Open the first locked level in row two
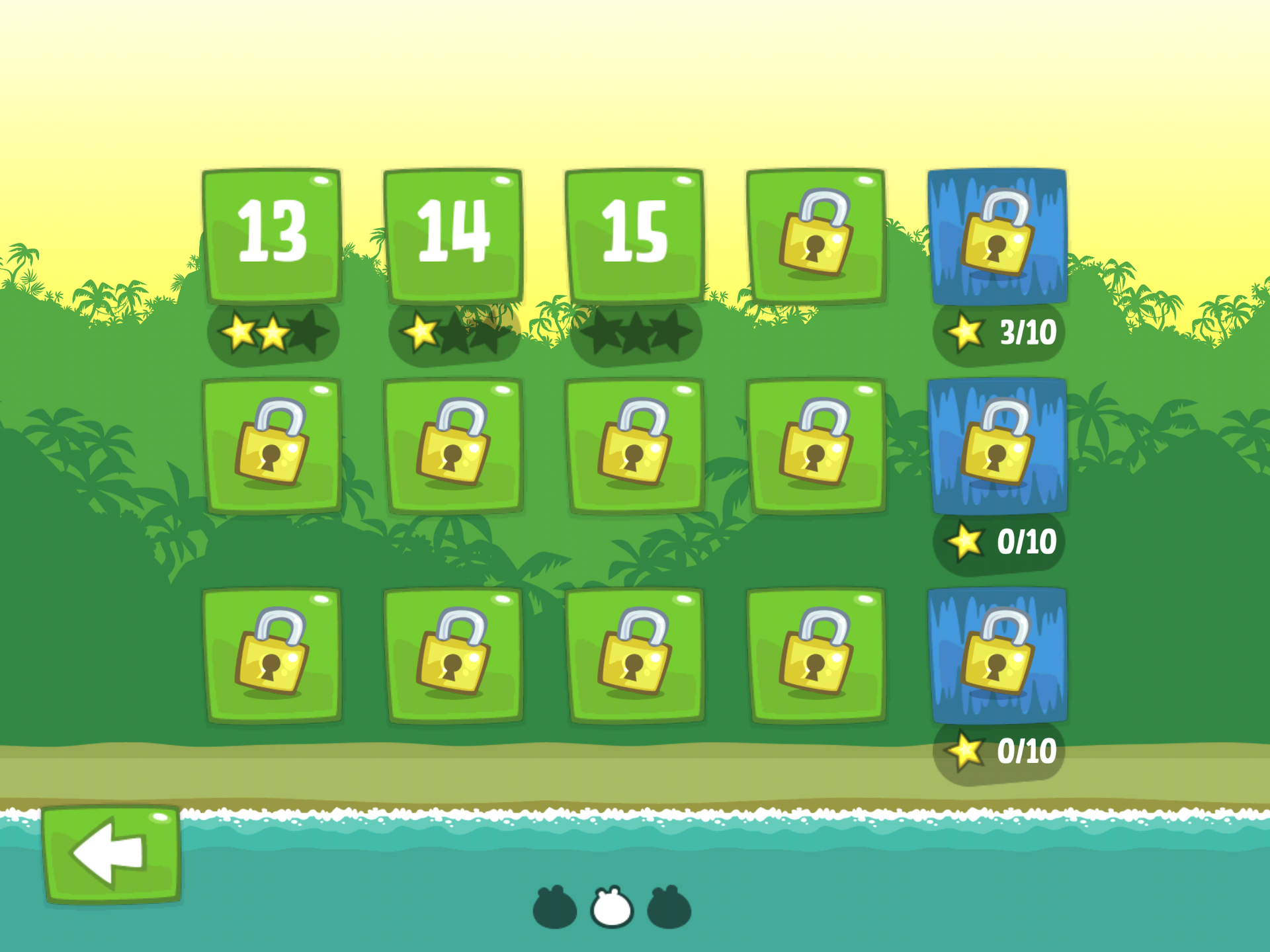 [273, 446]
